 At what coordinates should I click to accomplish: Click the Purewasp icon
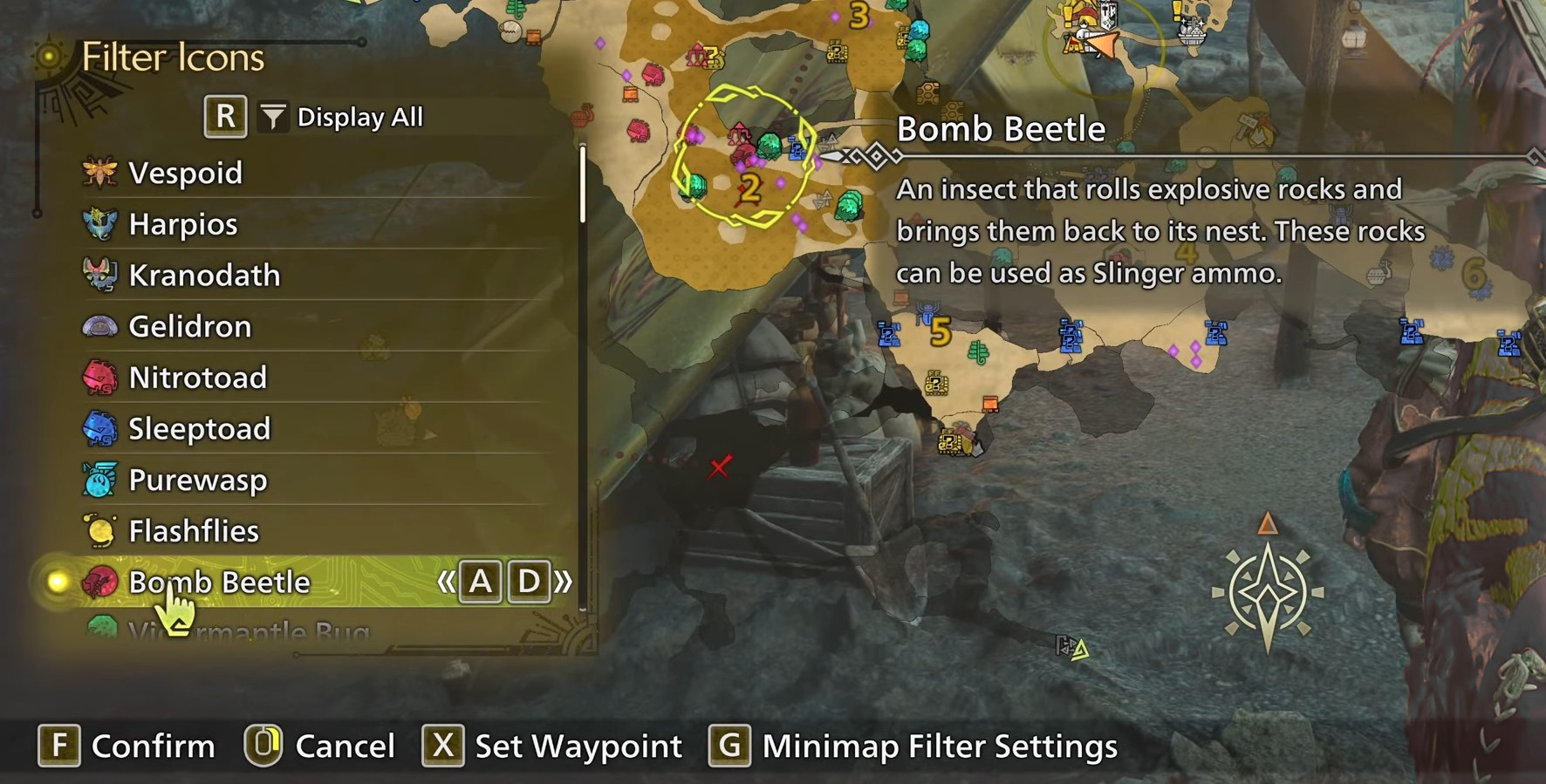(x=100, y=480)
